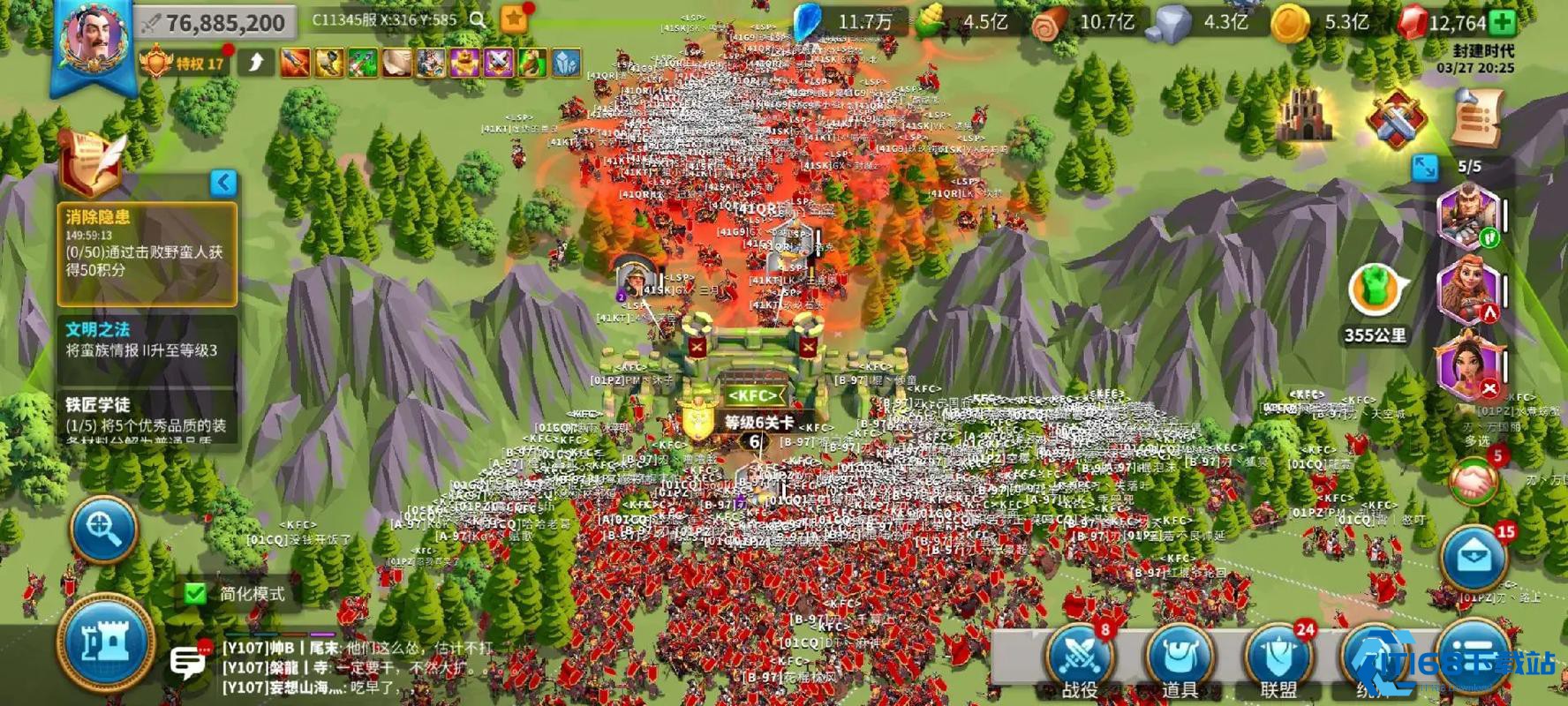This screenshot has width=1568, height=706.
Task: Open the 消除隐患 event objective
Action: point(147,253)
